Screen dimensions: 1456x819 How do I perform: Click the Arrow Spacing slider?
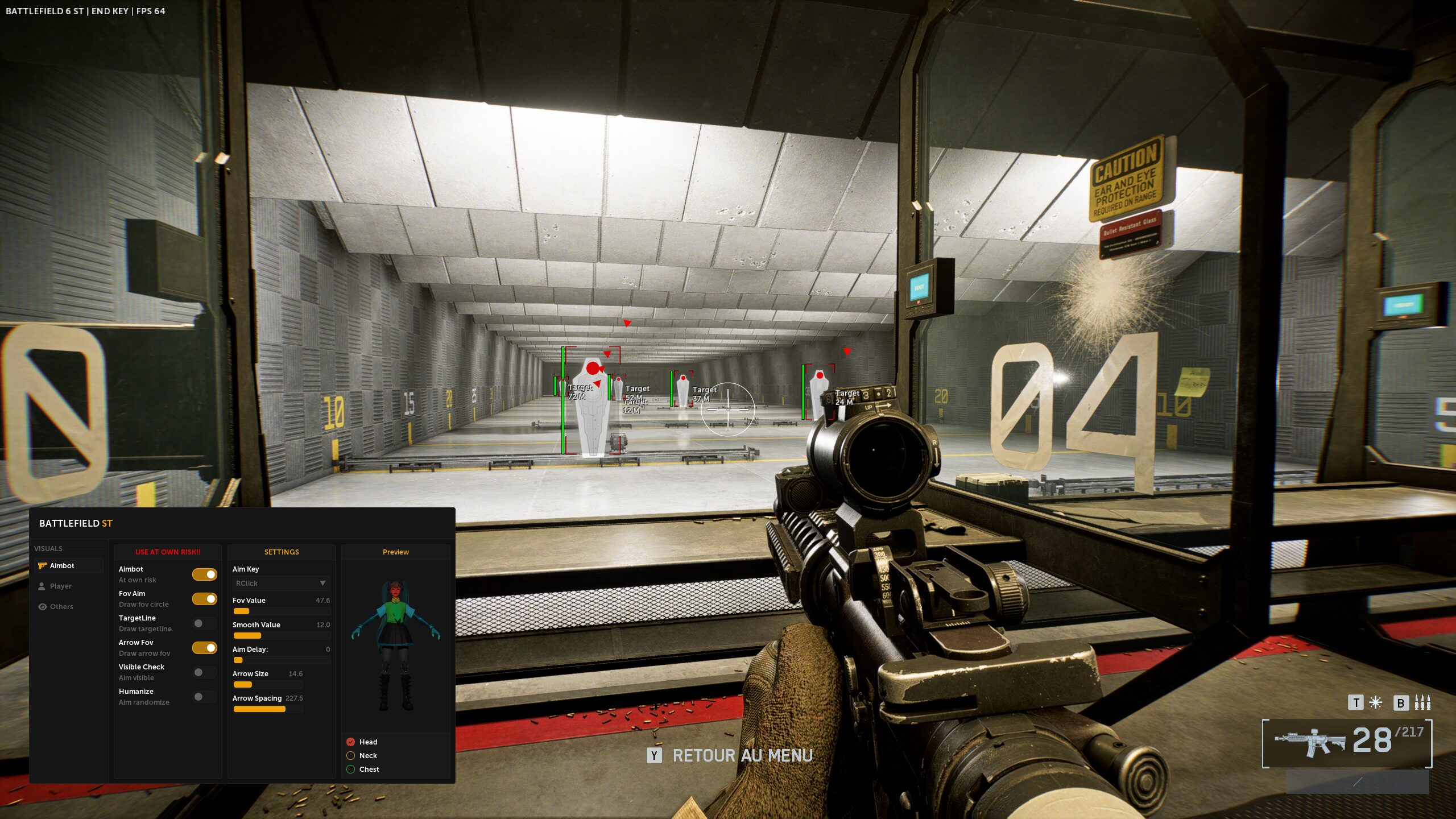click(267, 709)
